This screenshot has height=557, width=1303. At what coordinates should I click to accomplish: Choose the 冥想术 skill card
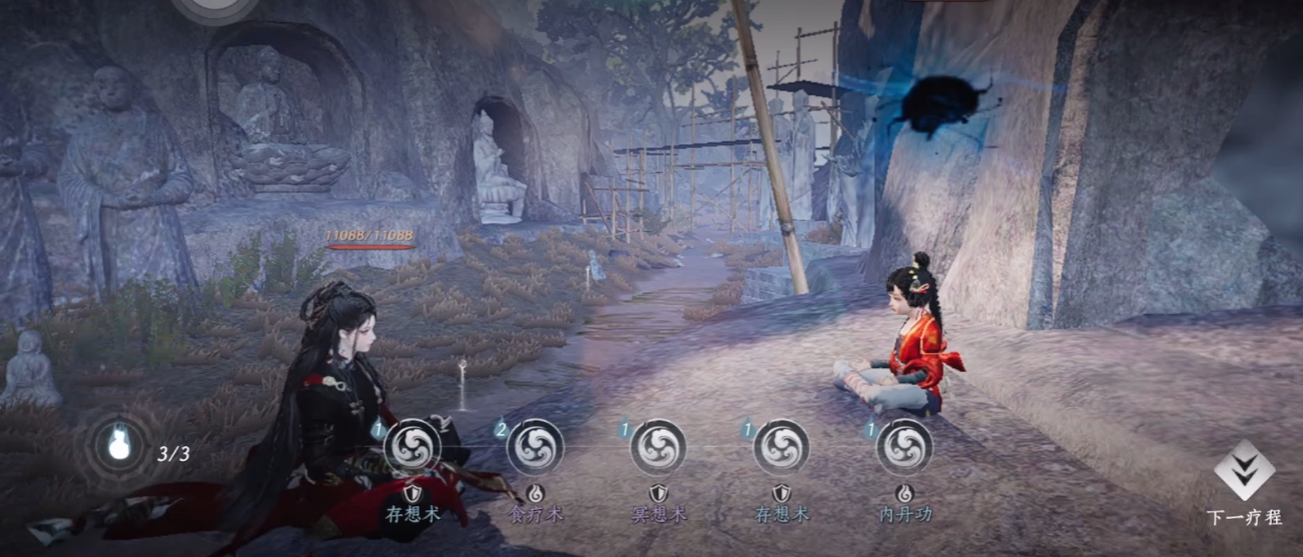(x=658, y=448)
